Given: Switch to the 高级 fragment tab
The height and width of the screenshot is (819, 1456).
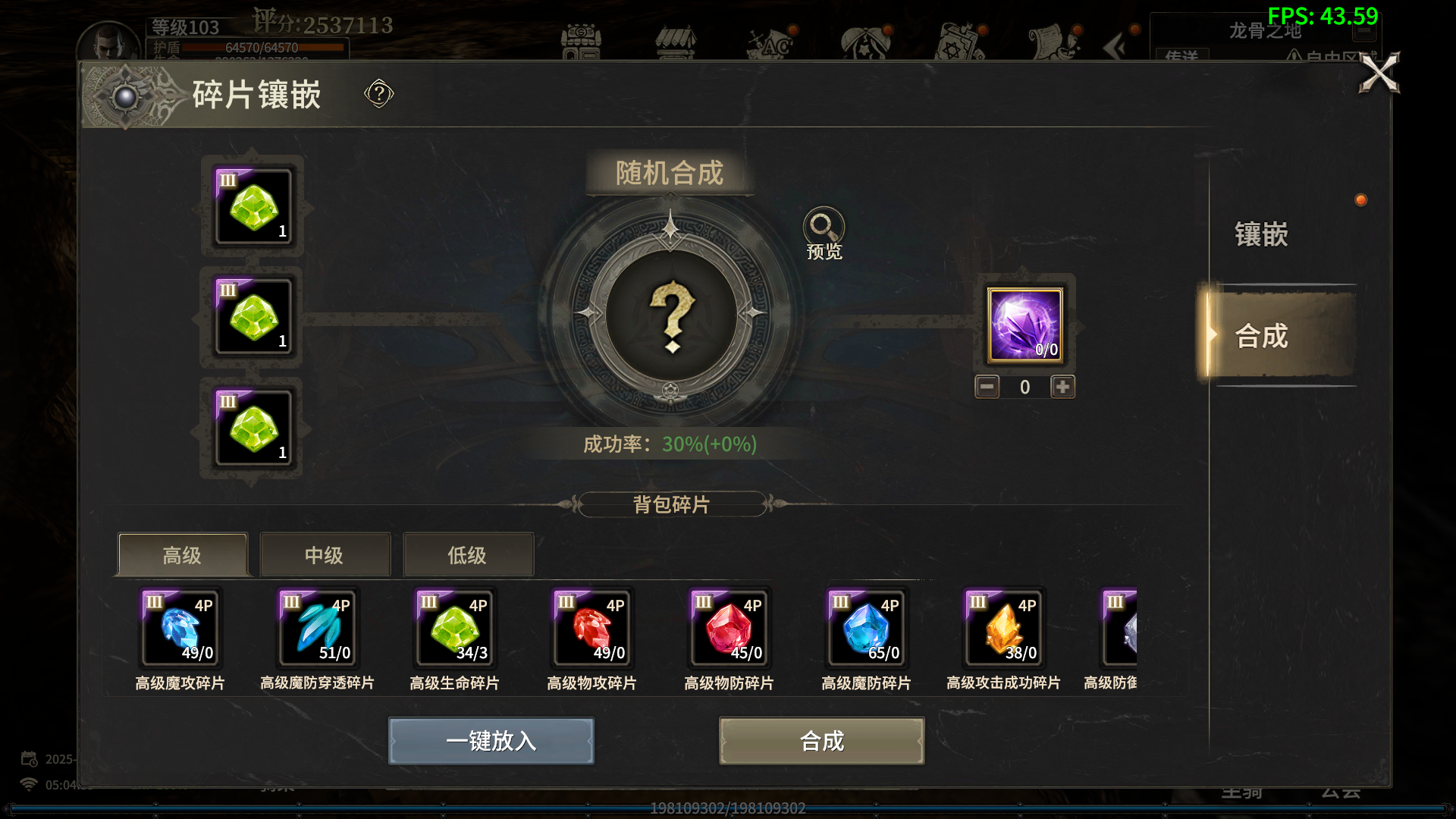Looking at the screenshot, I should click(x=182, y=555).
